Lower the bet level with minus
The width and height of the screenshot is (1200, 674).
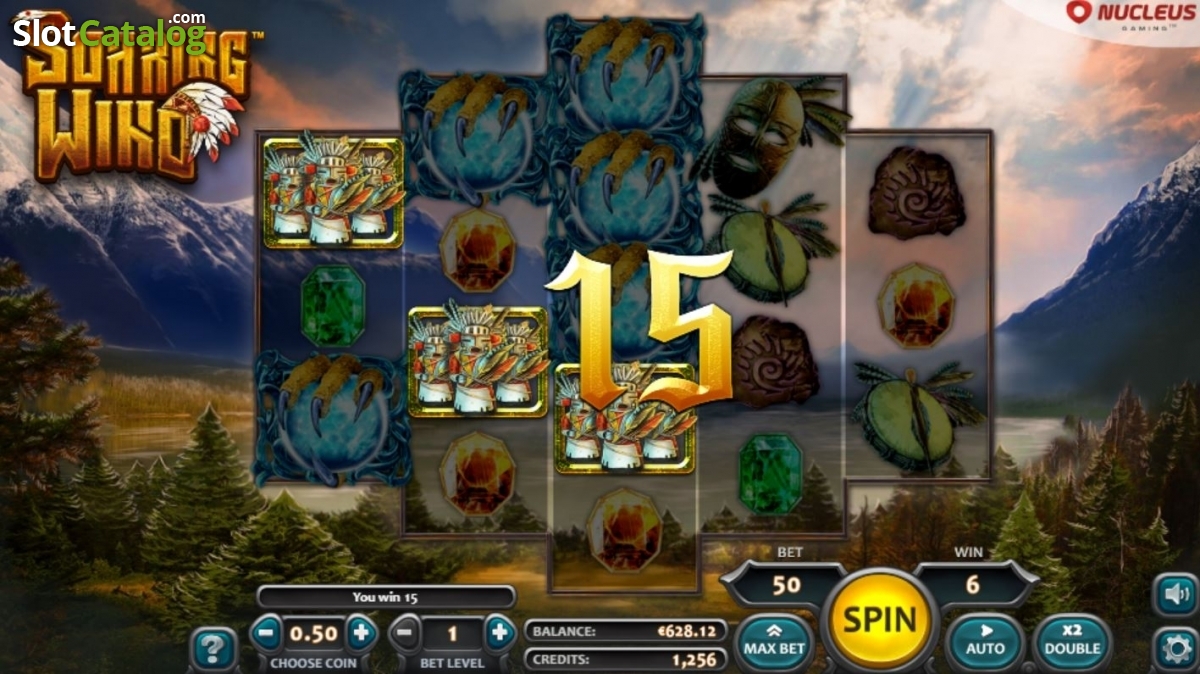coord(404,633)
